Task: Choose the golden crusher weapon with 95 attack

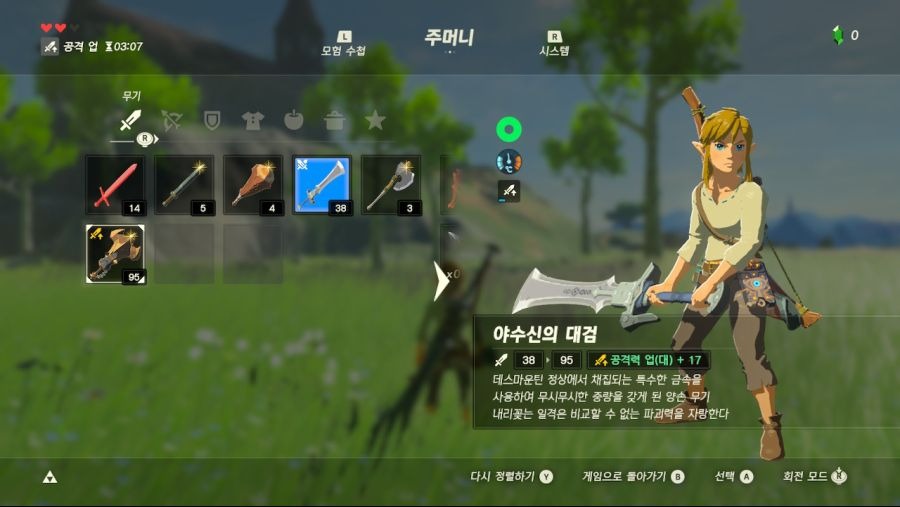Action: (115, 254)
